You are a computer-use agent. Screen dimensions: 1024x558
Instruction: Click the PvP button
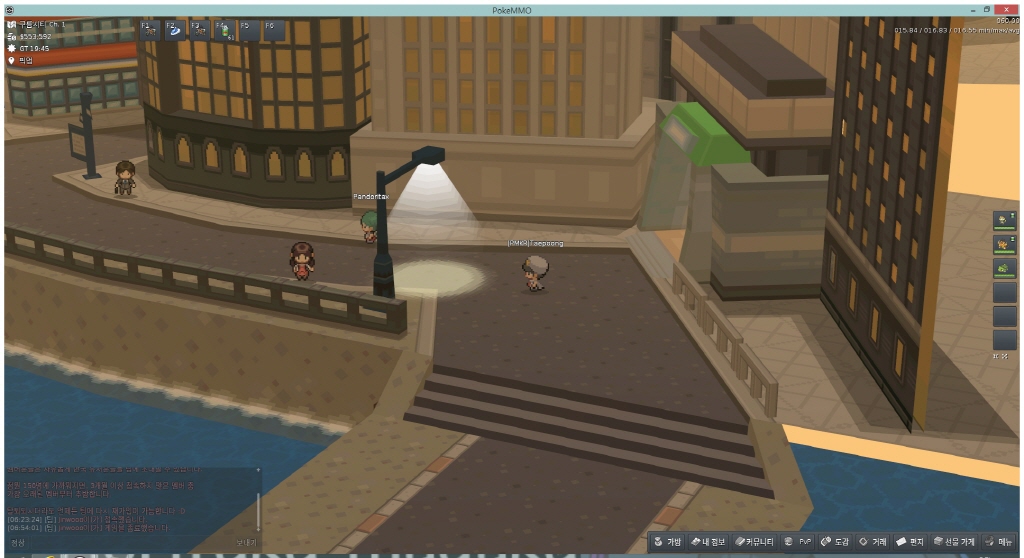(x=797, y=541)
